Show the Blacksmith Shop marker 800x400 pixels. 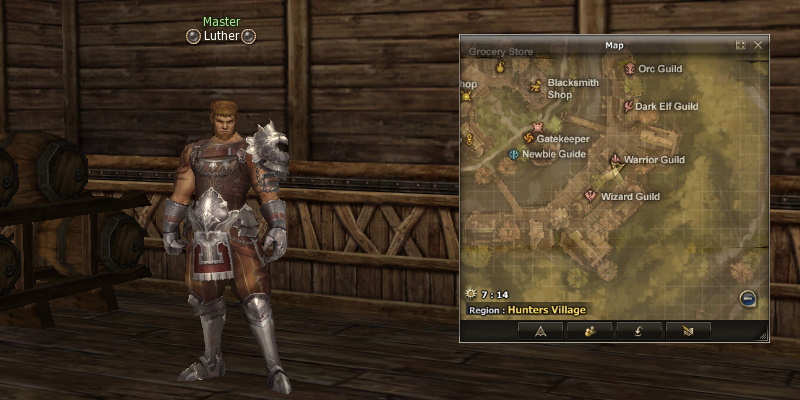tap(536, 86)
